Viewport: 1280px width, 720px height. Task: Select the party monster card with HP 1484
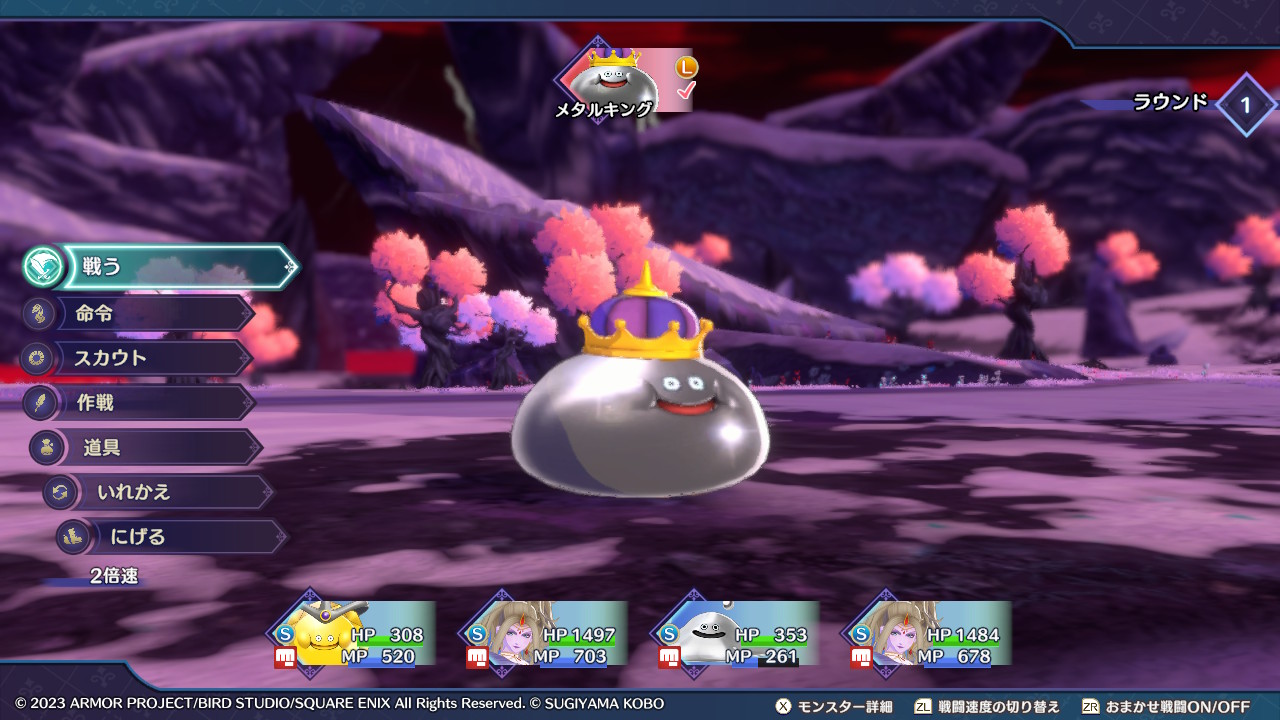pos(931,634)
